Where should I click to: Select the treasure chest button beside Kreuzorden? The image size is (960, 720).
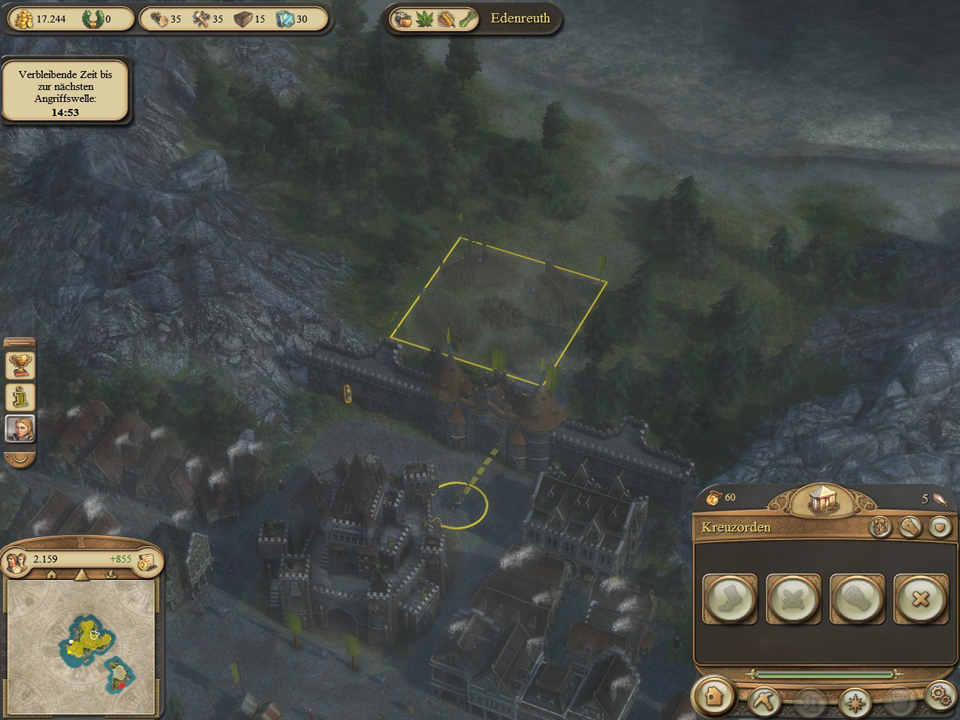[881, 527]
